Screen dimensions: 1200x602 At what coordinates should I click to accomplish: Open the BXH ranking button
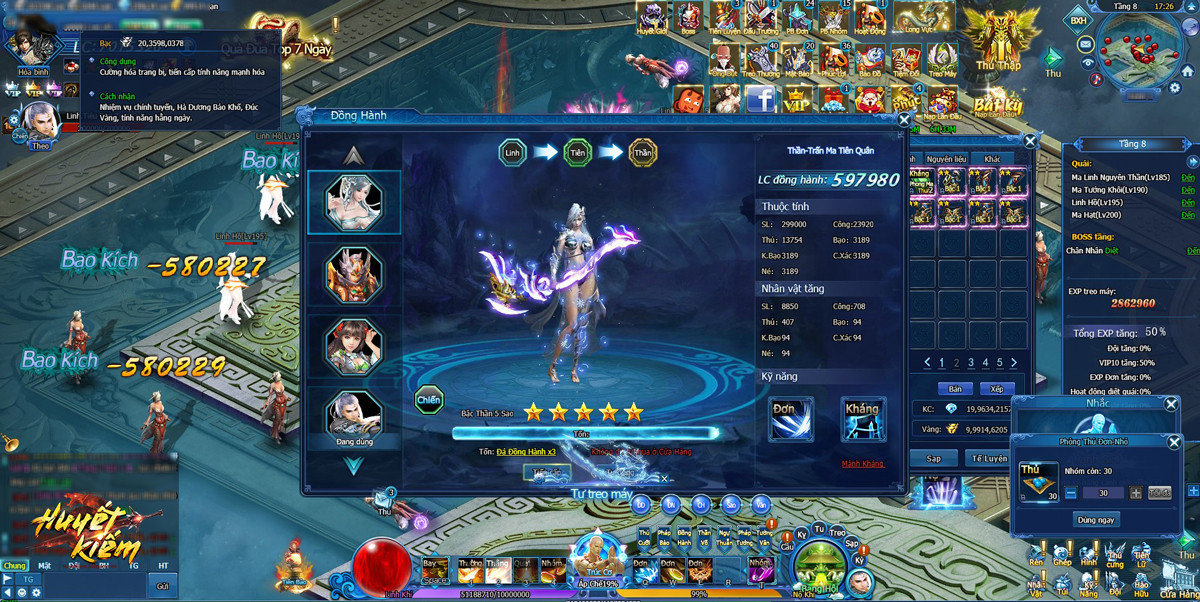tap(1078, 21)
